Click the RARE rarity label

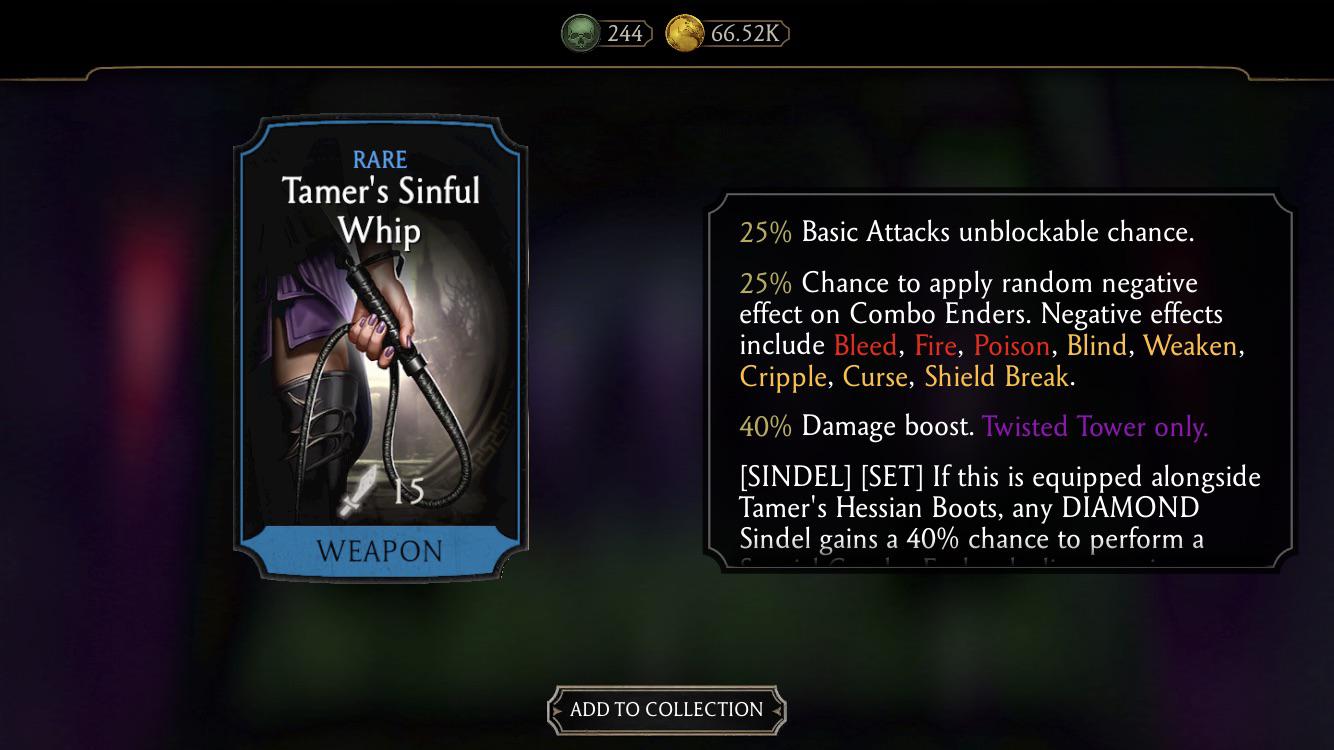(381, 159)
